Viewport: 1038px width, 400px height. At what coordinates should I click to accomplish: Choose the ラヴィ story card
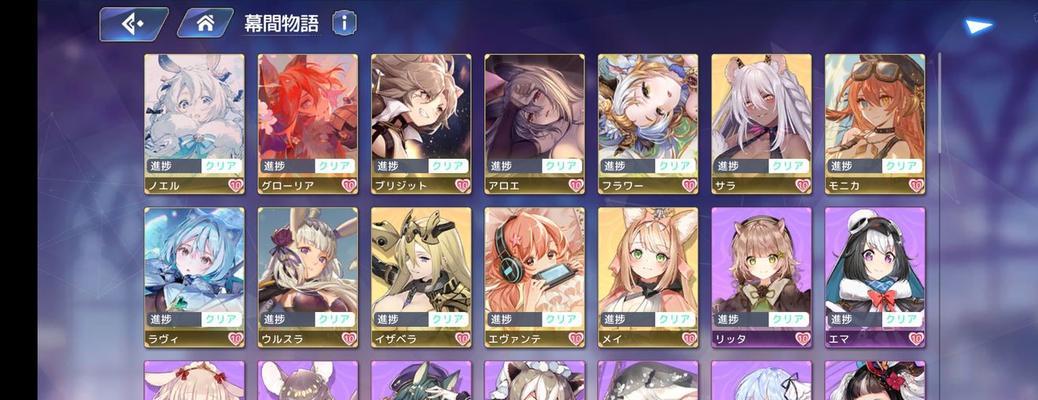coord(194,275)
